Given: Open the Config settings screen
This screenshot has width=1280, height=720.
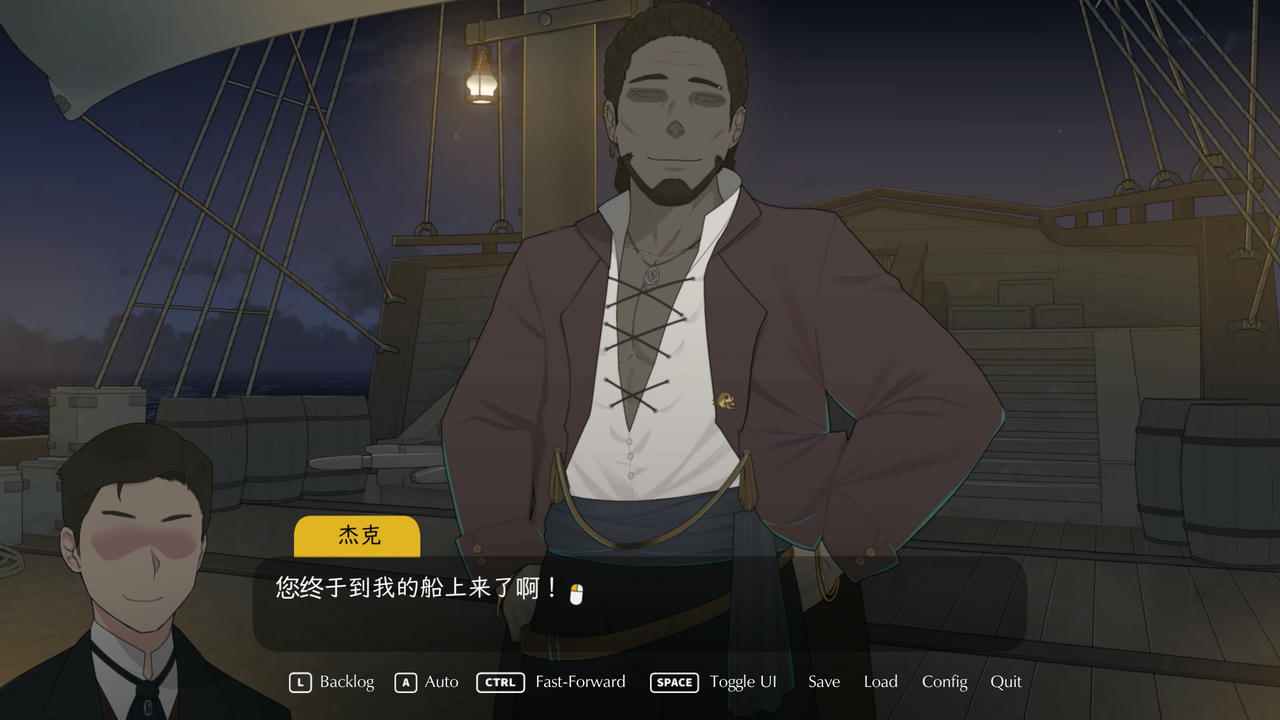Looking at the screenshot, I should 944,682.
